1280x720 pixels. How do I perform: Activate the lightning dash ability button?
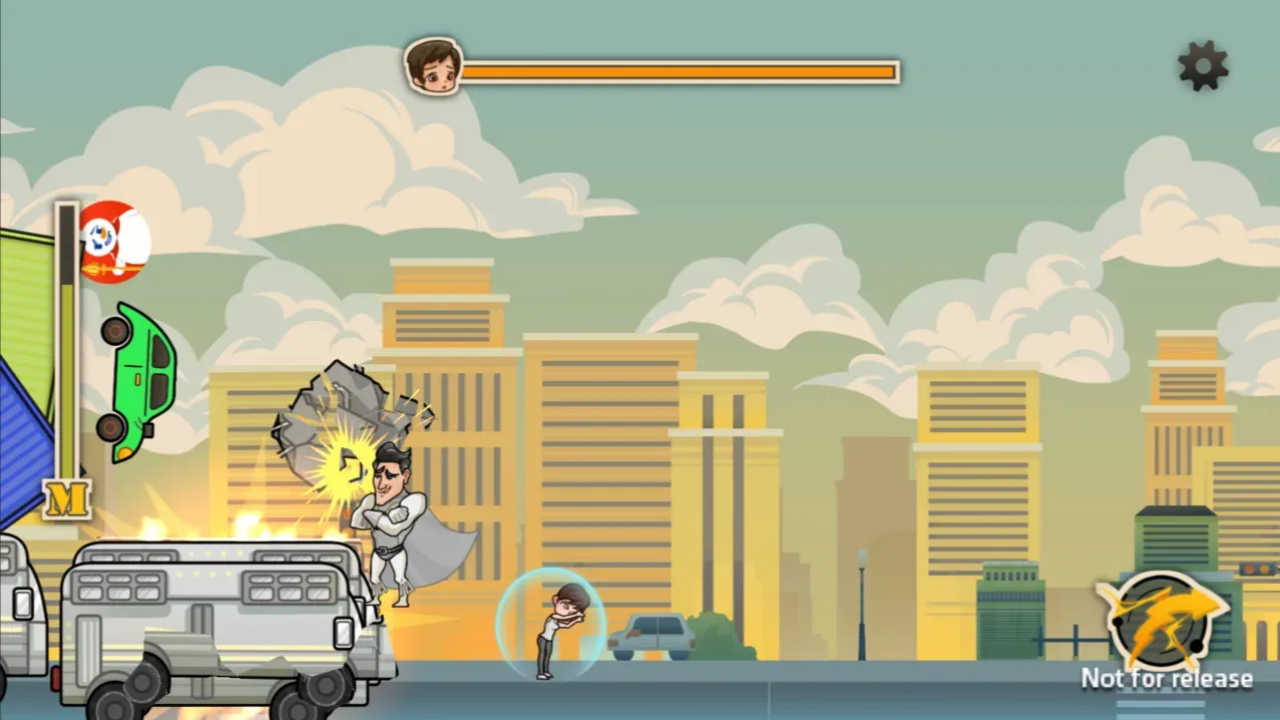click(x=1162, y=619)
